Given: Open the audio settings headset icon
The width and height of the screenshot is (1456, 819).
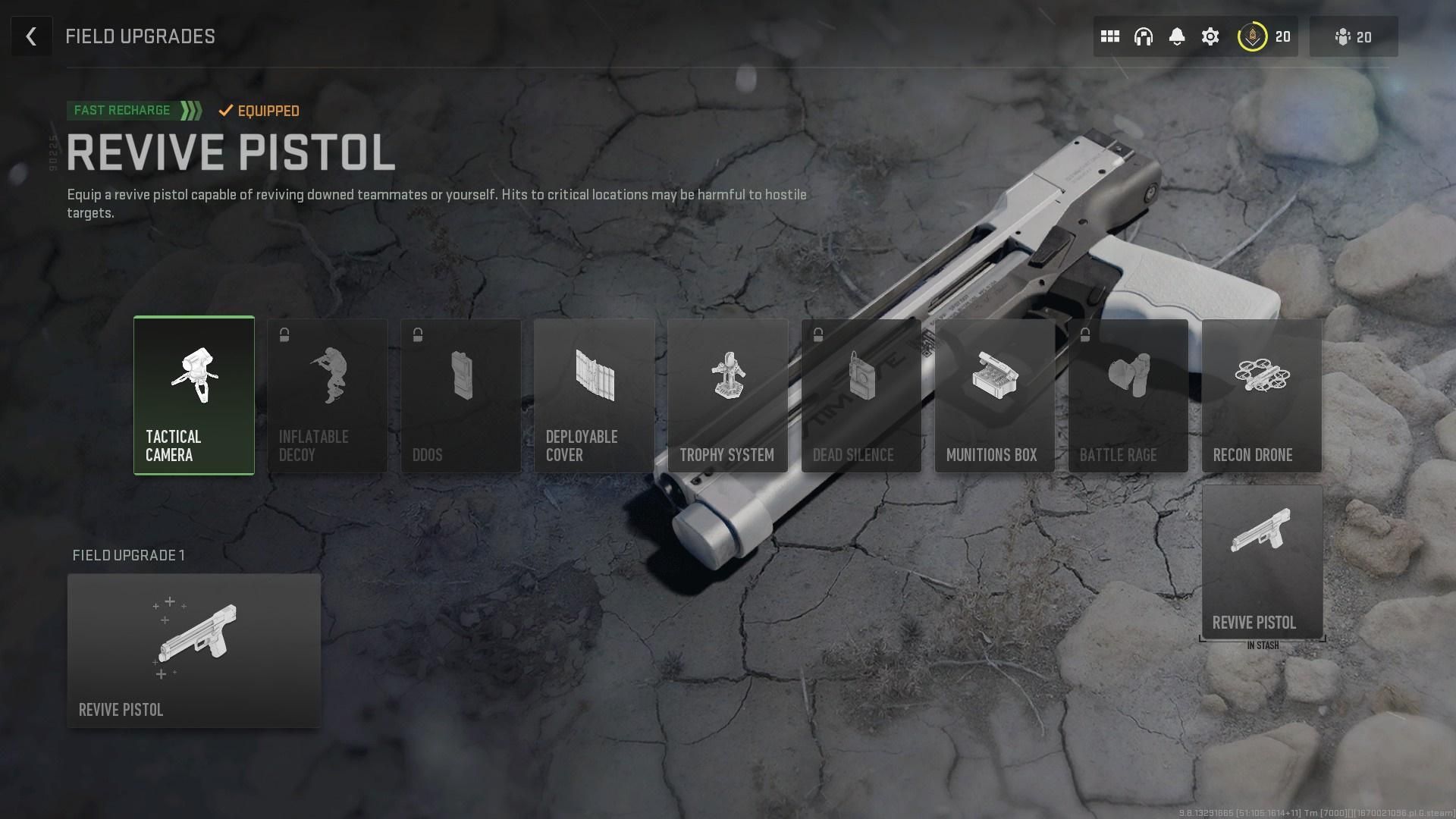Looking at the screenshot, I should [1144, 36].
